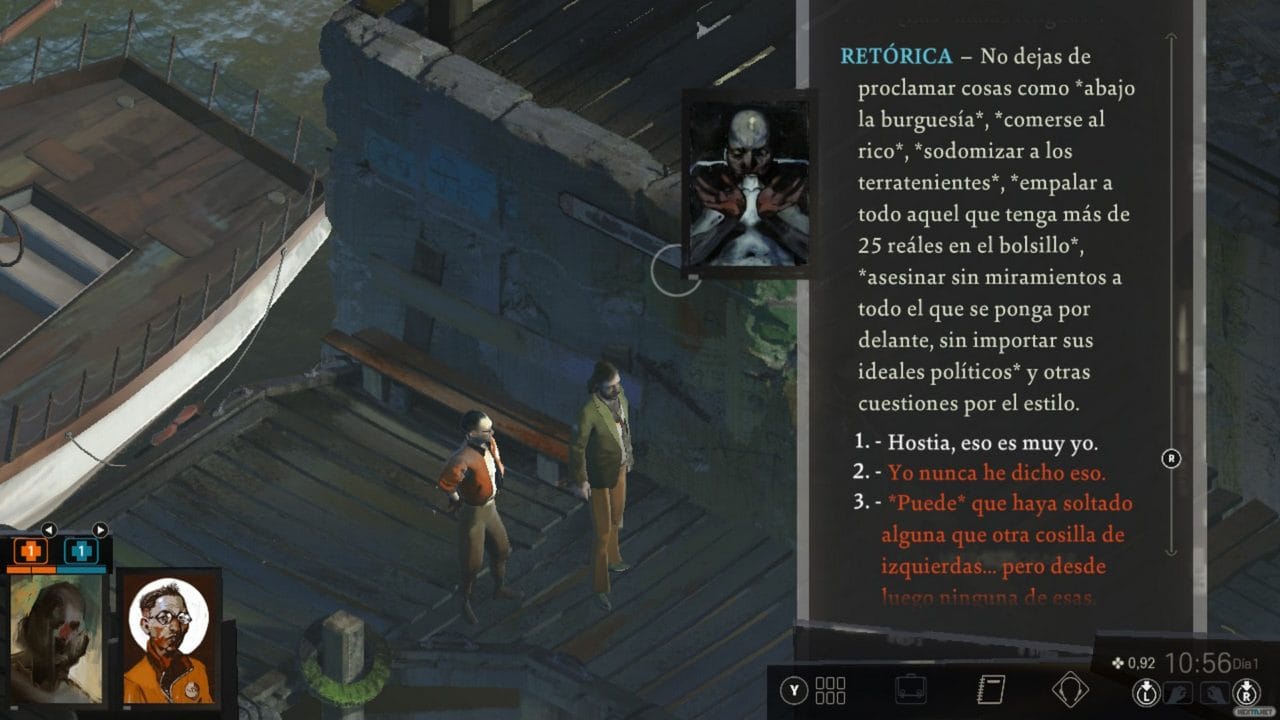
Task: Click the orange health bar segment
Action: pos(31,570)
